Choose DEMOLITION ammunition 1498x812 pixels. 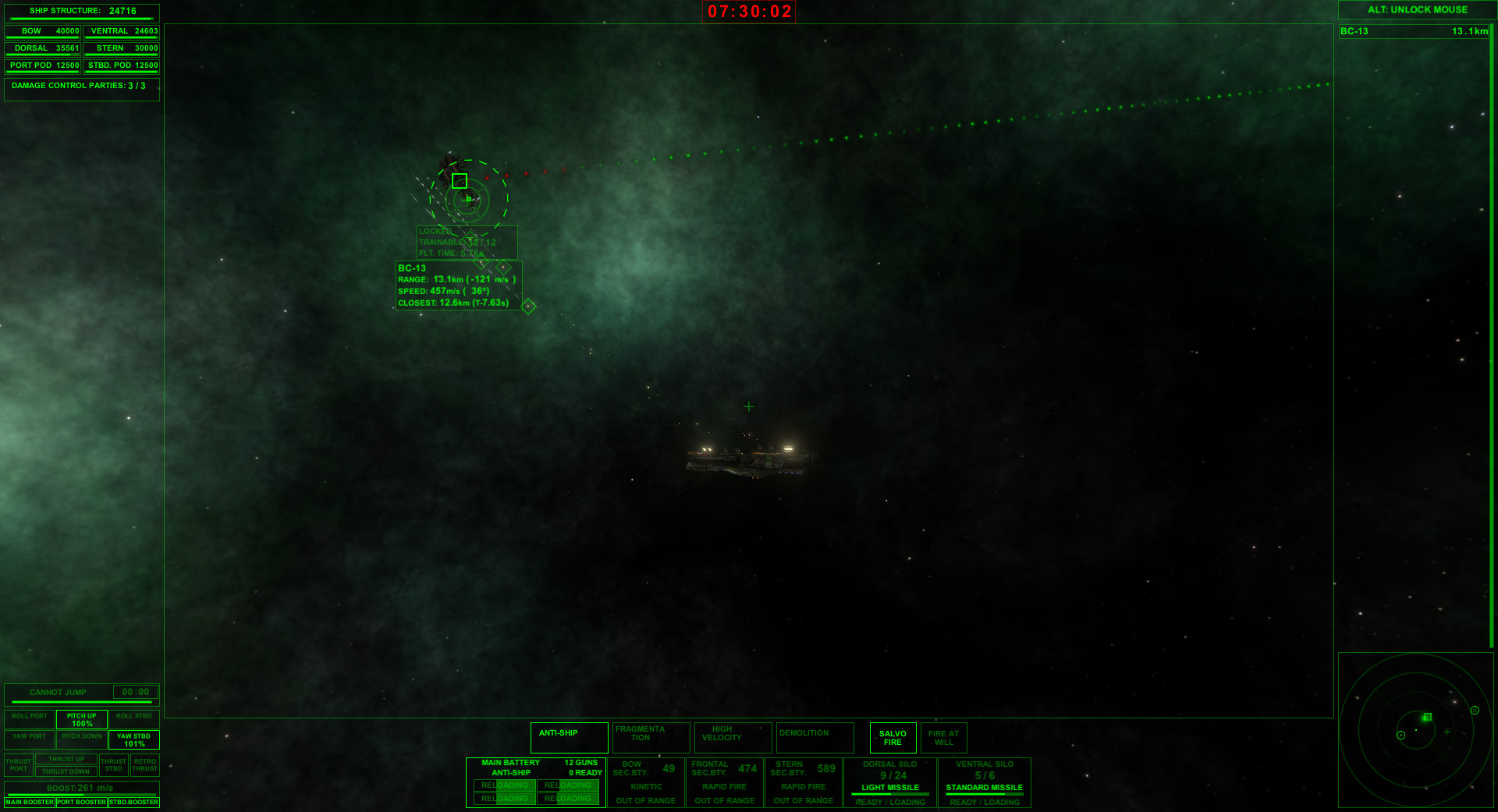tap(815, 736)
